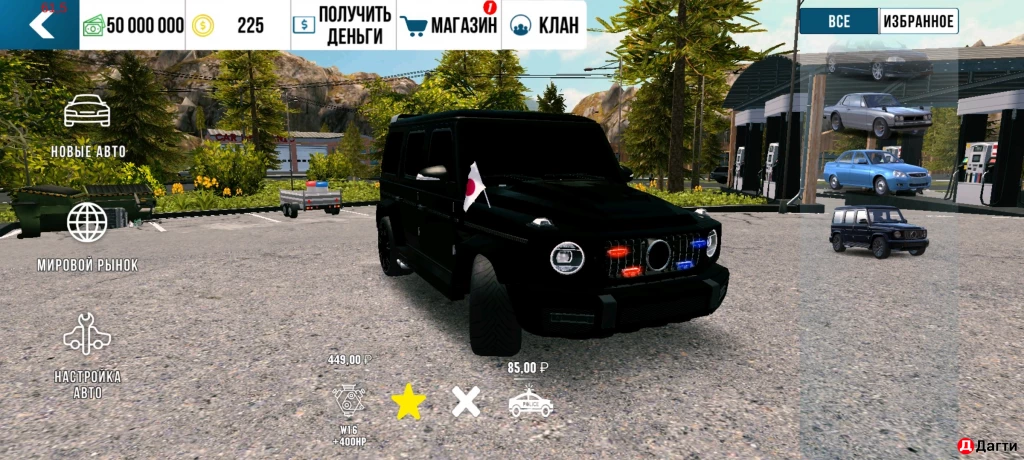
Task: Open the Магазин shop
Action: pyautogui.click(x=449, y=25)
